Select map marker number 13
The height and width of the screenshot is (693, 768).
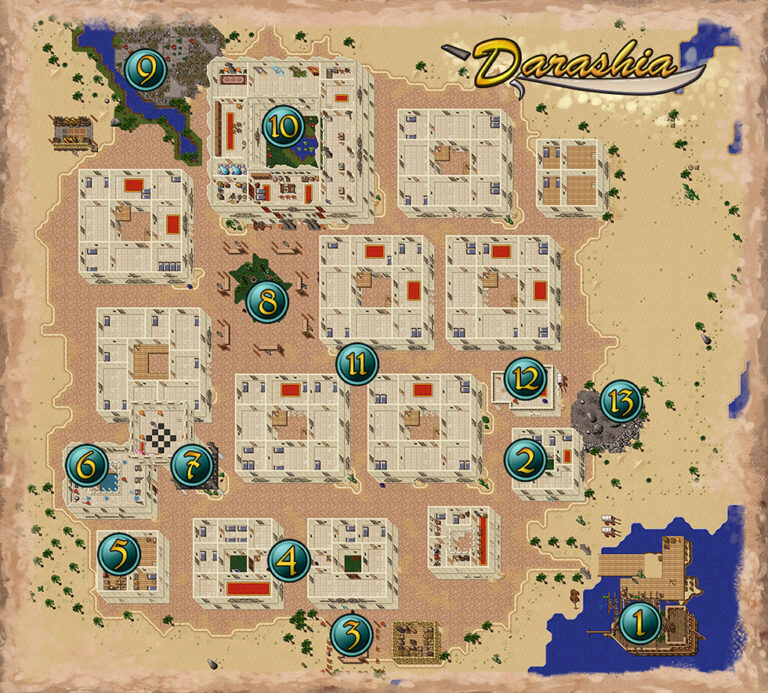(621, 403)
